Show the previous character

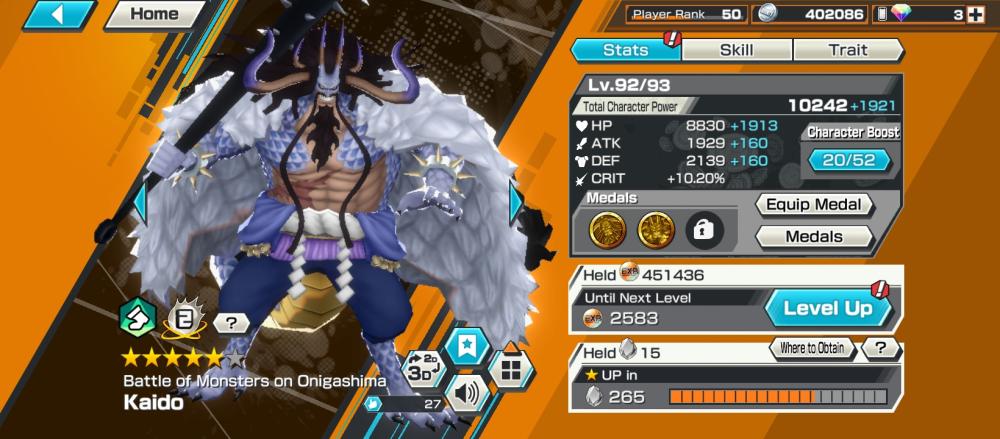click(x=140, y=203)
